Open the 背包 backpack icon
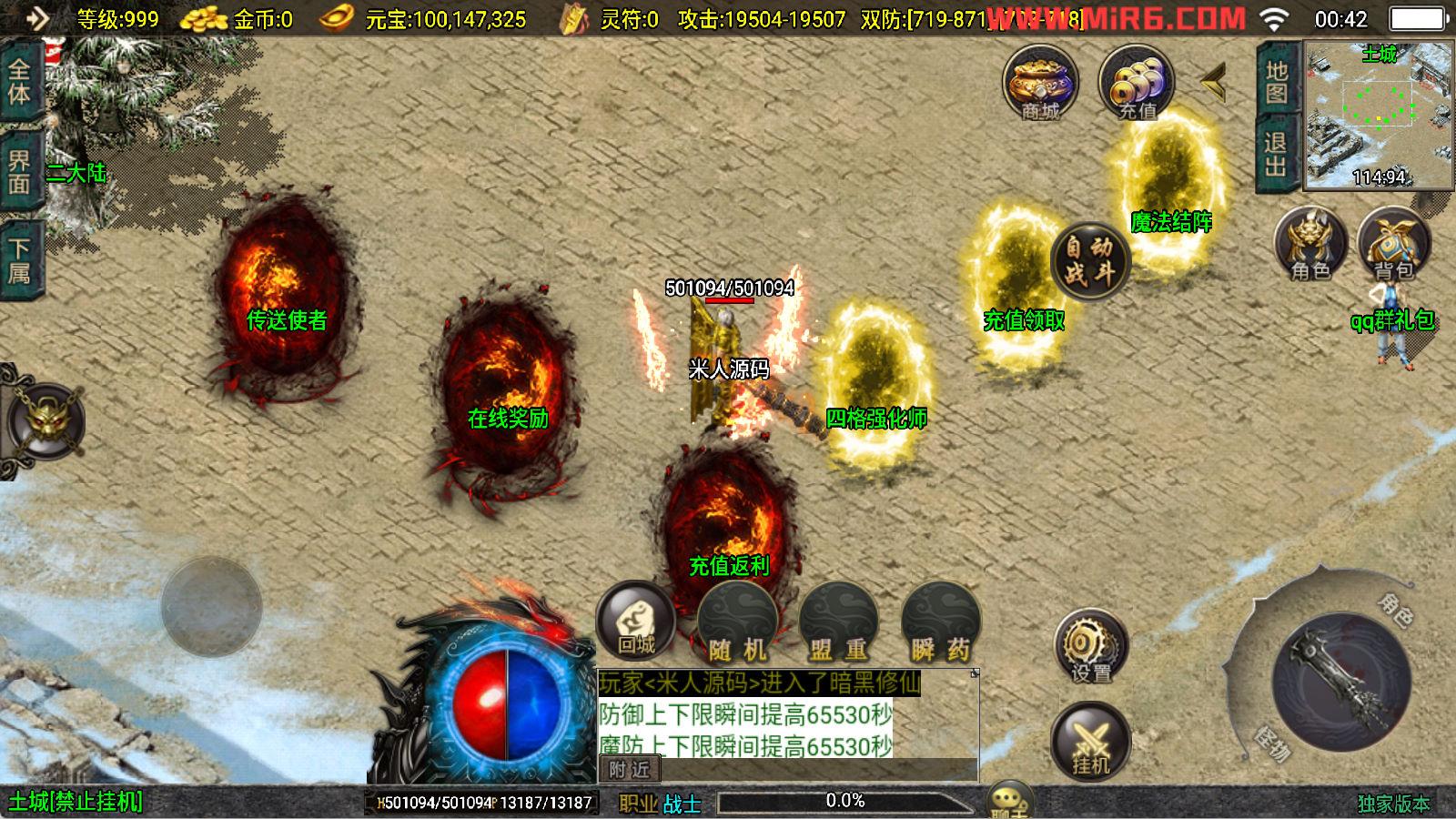Viewport: 1456px width, 819px height. coord(1393,243)
